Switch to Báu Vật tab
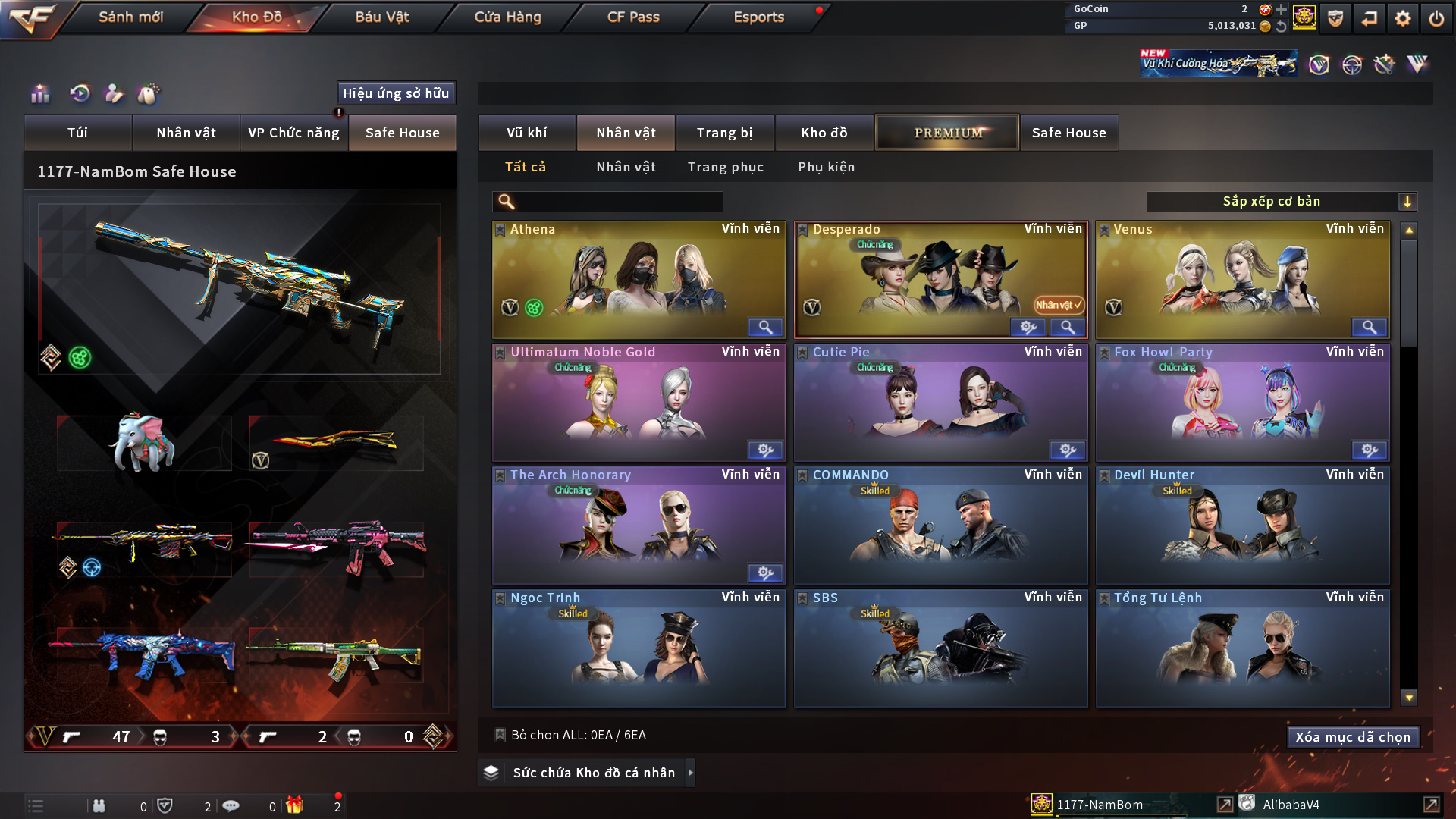This screenshot has width=1456, height=819. [x=381, y=17]
